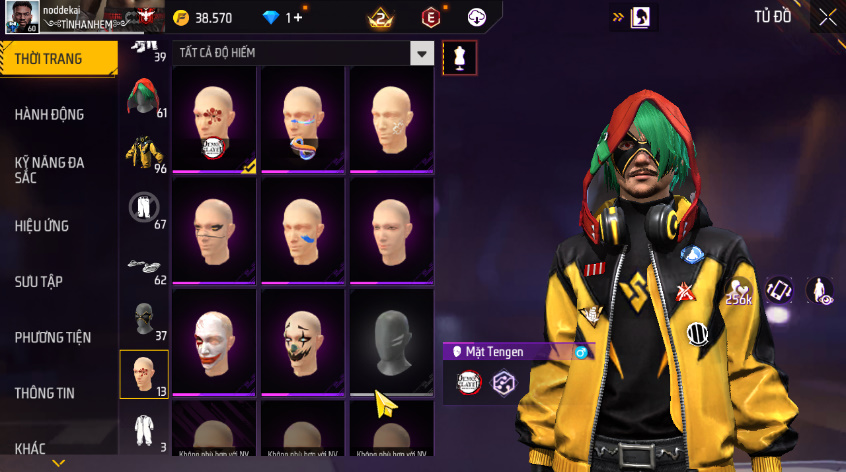Switch to the Hành Động tab
This screenshot has width=846, height=472.
click(x=50, y=115)
